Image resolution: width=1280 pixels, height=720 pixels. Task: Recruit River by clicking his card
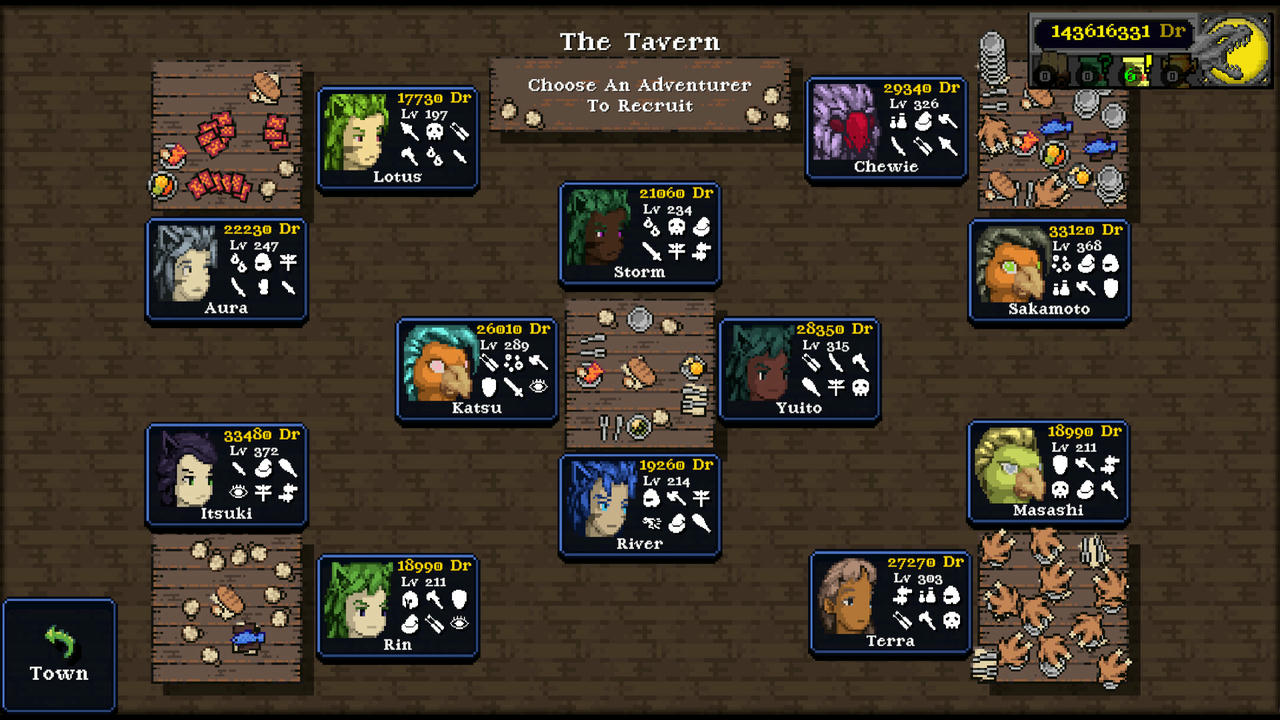click(639, 505)
